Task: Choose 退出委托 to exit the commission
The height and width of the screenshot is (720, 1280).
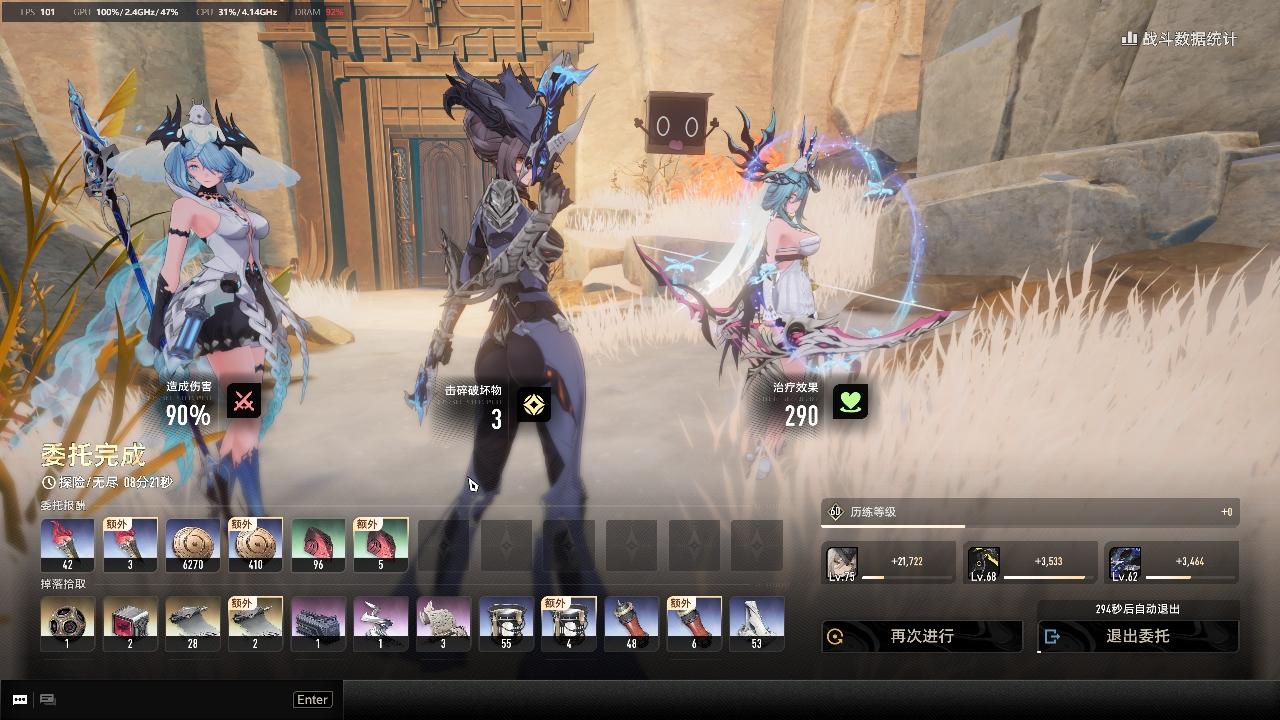Action: [x=1138, y=636]
